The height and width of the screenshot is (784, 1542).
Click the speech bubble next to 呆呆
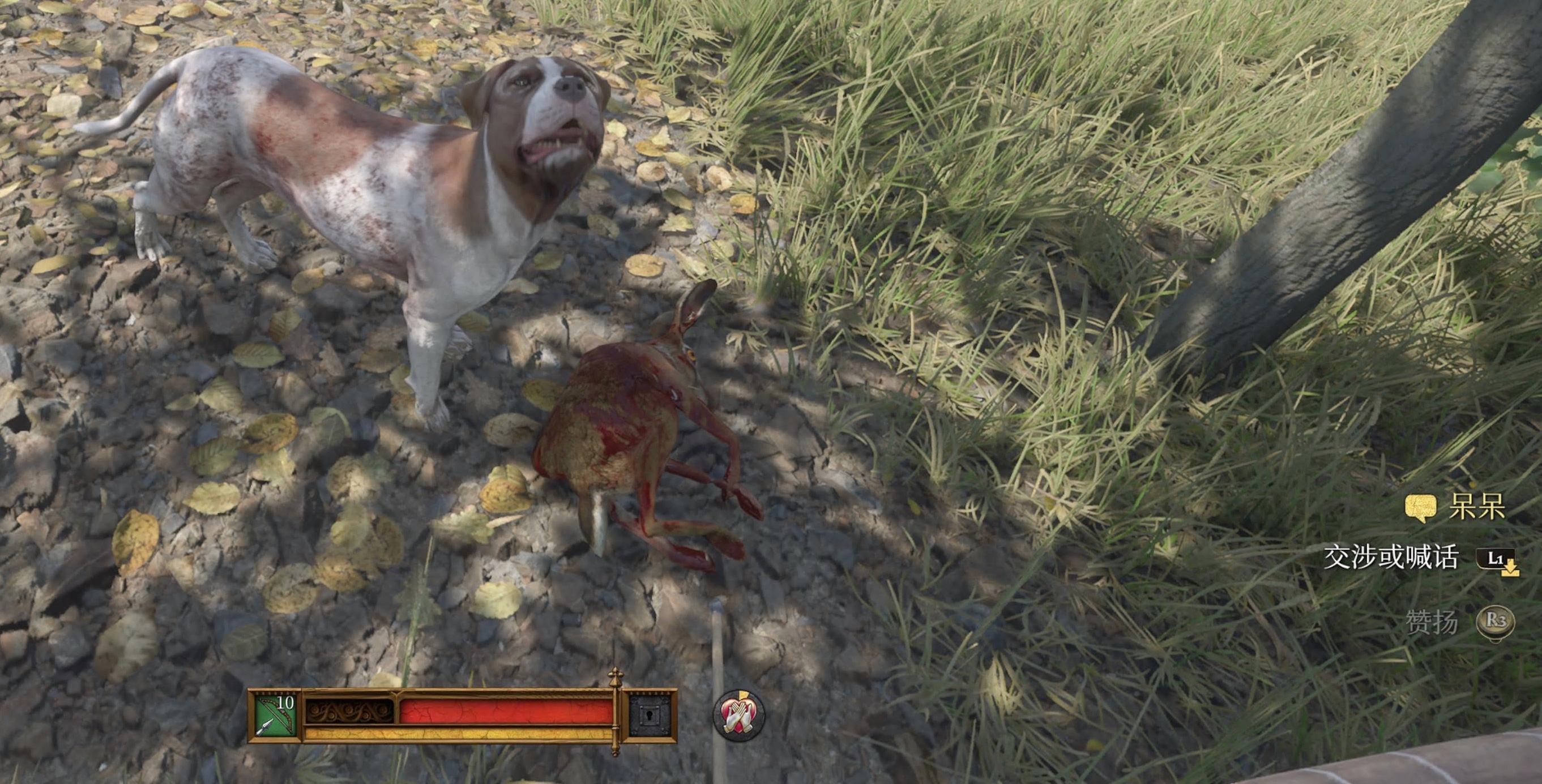click(1420, 509)
